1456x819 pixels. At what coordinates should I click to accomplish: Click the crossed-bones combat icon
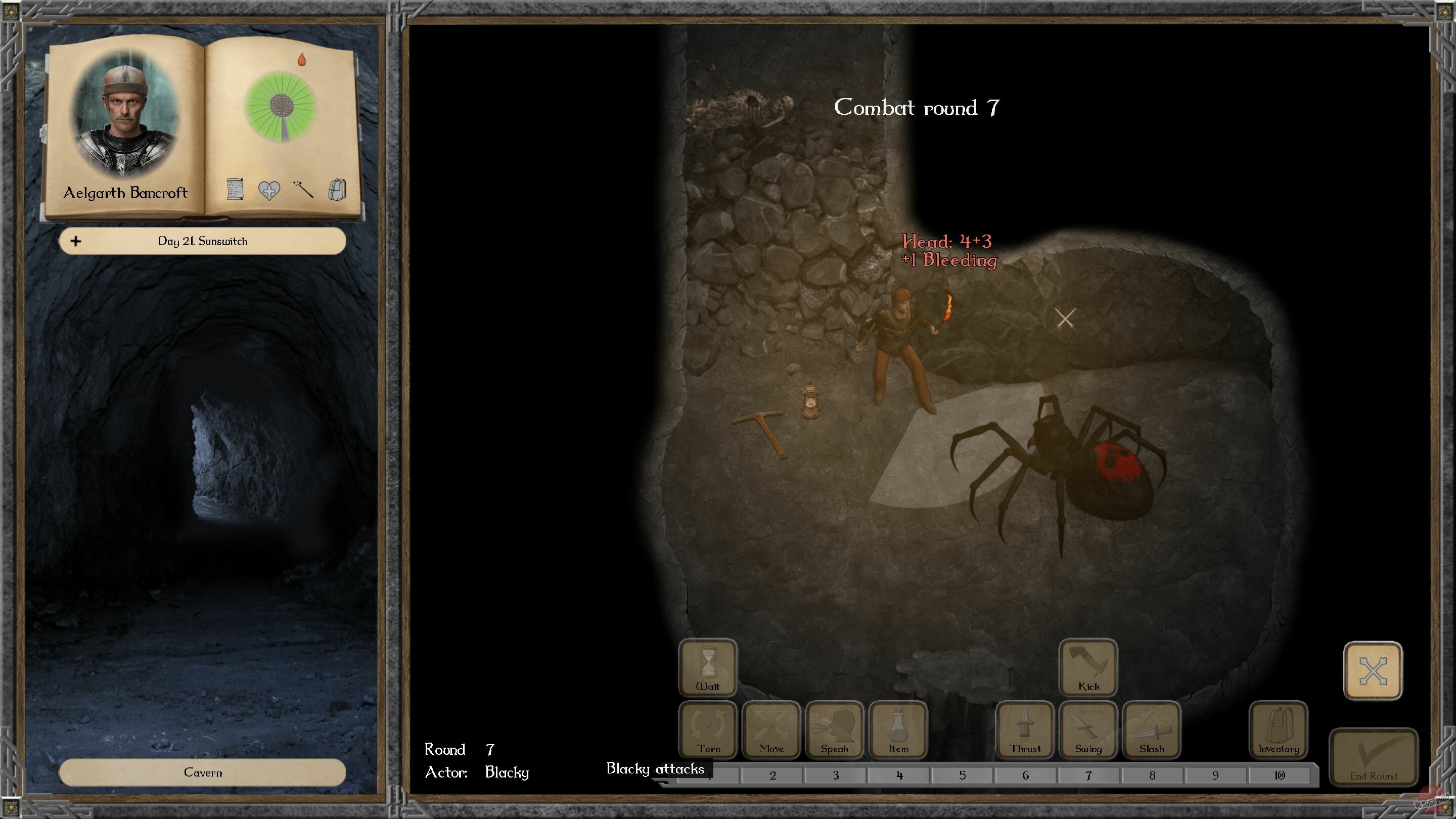click(1373, 670)
